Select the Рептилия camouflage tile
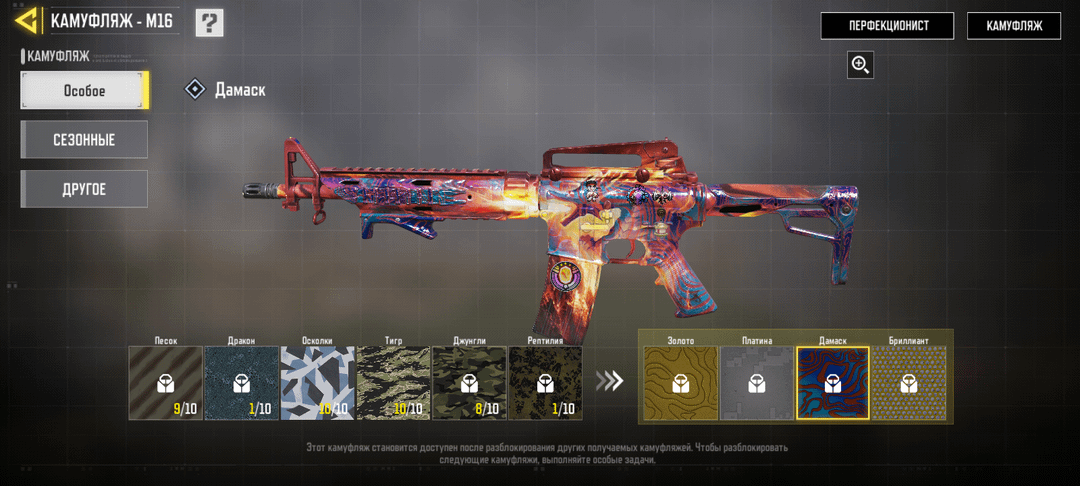Screen dimensions: 1080x486 tap(545, 383)
